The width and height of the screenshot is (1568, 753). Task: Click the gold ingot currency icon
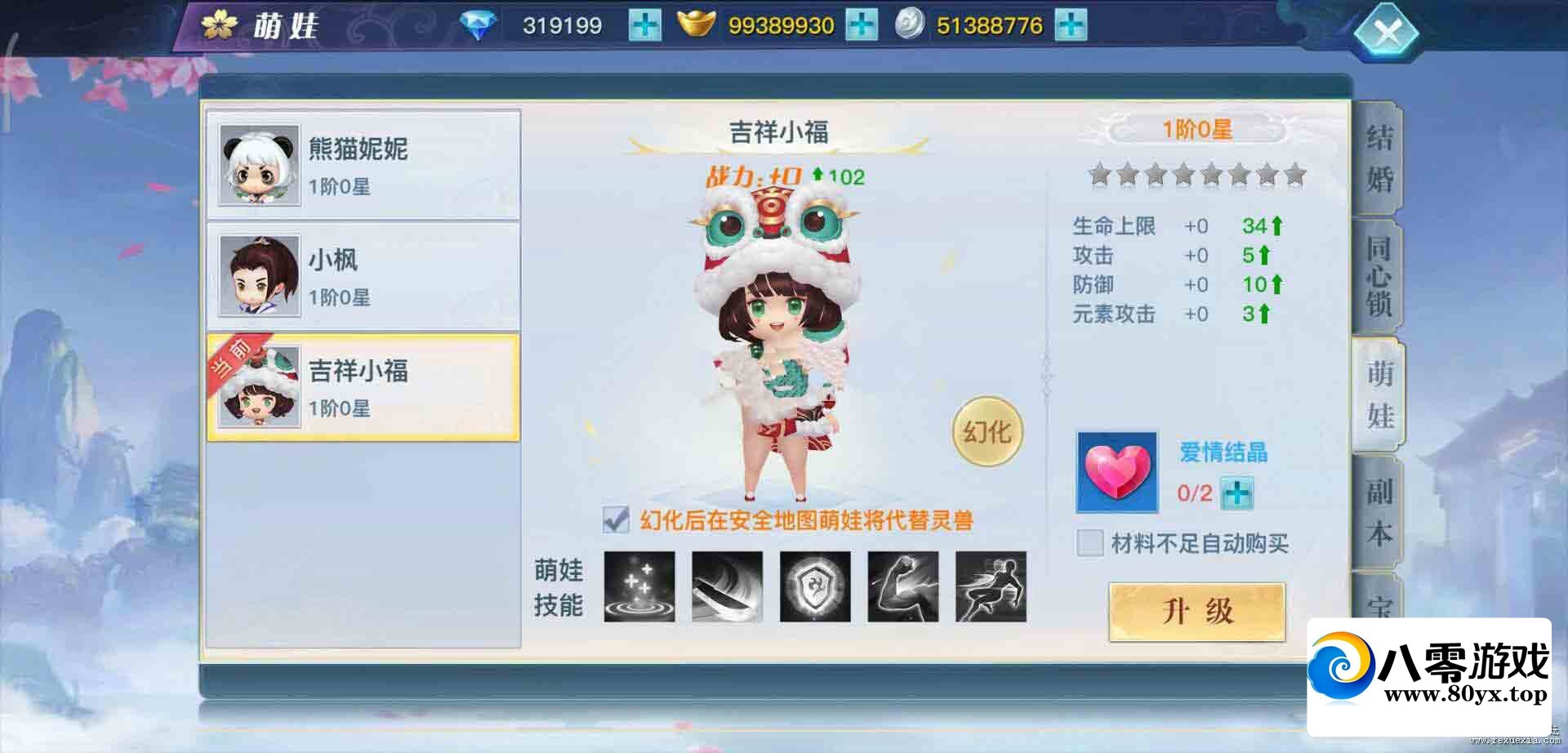pos(698,25)
